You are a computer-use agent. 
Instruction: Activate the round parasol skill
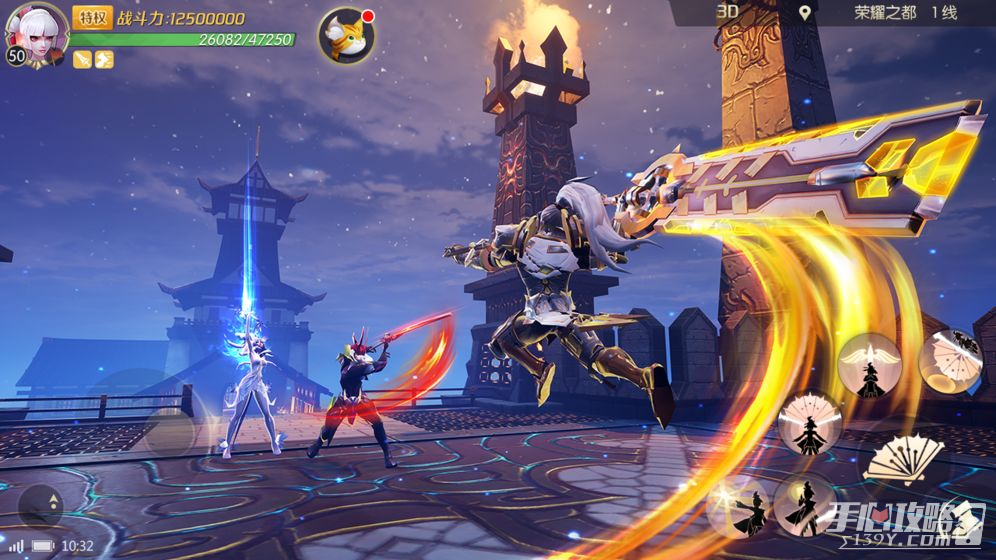point(949,360)
